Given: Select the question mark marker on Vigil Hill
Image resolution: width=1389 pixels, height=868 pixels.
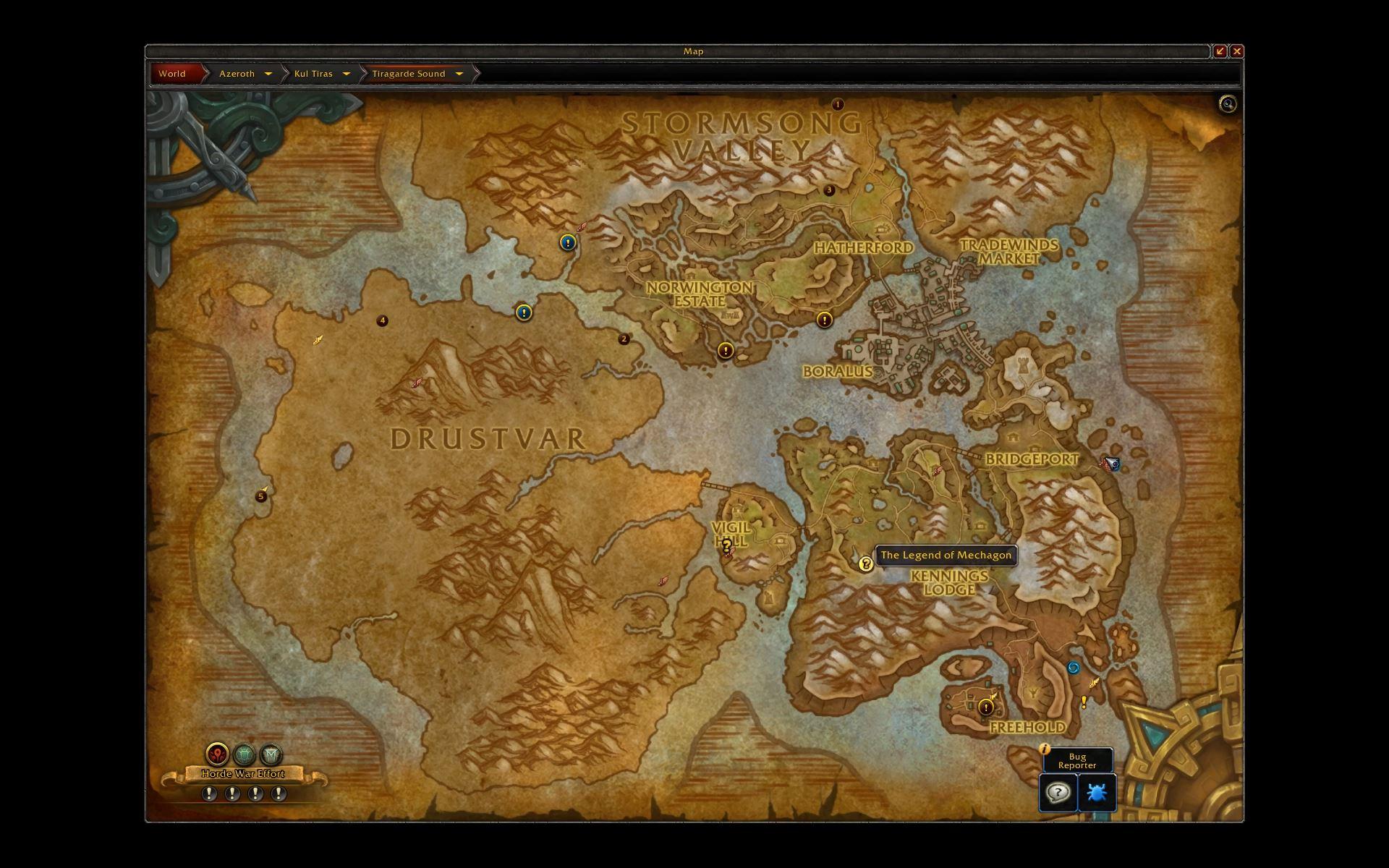Looking at the screenshot, I should click(x=726, y=545).
